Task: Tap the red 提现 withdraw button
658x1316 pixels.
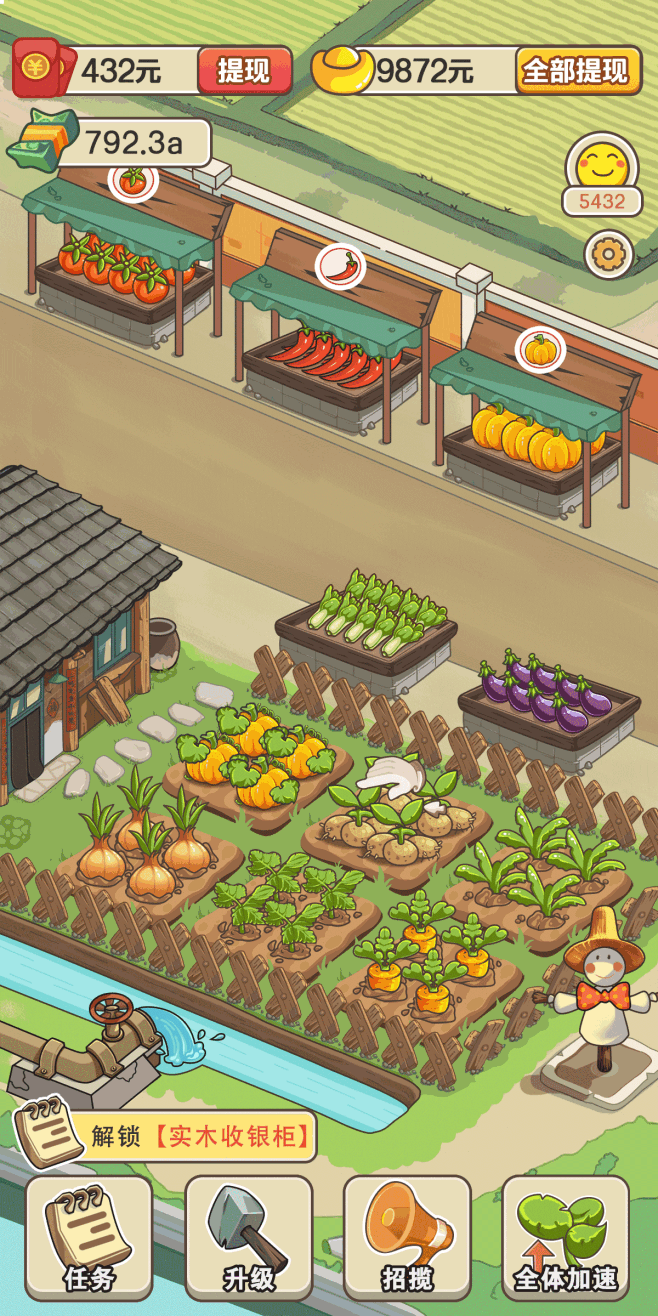Action: click(x=244, y=71)
